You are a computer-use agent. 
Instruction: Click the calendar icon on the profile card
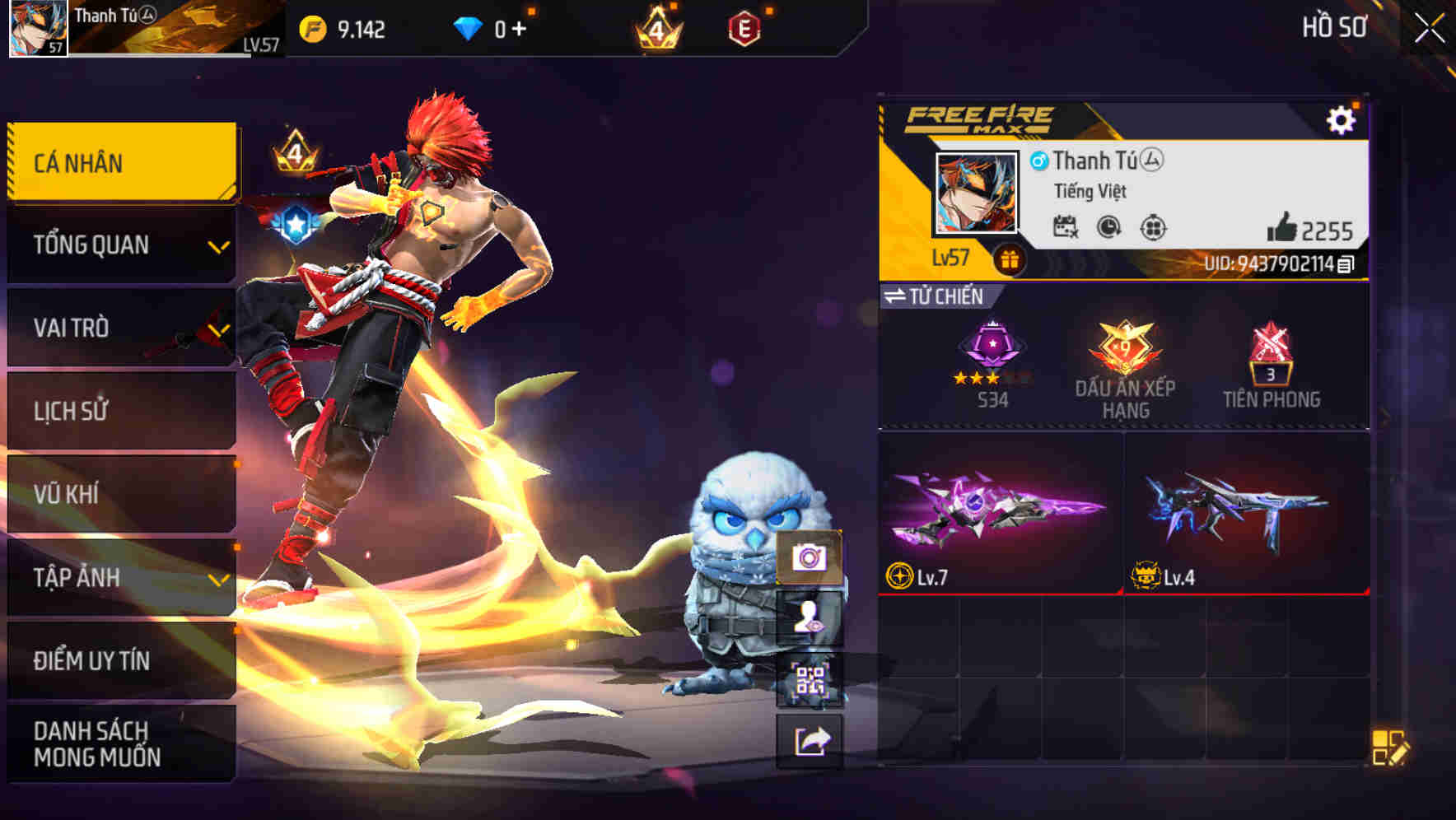point(1066,228)
